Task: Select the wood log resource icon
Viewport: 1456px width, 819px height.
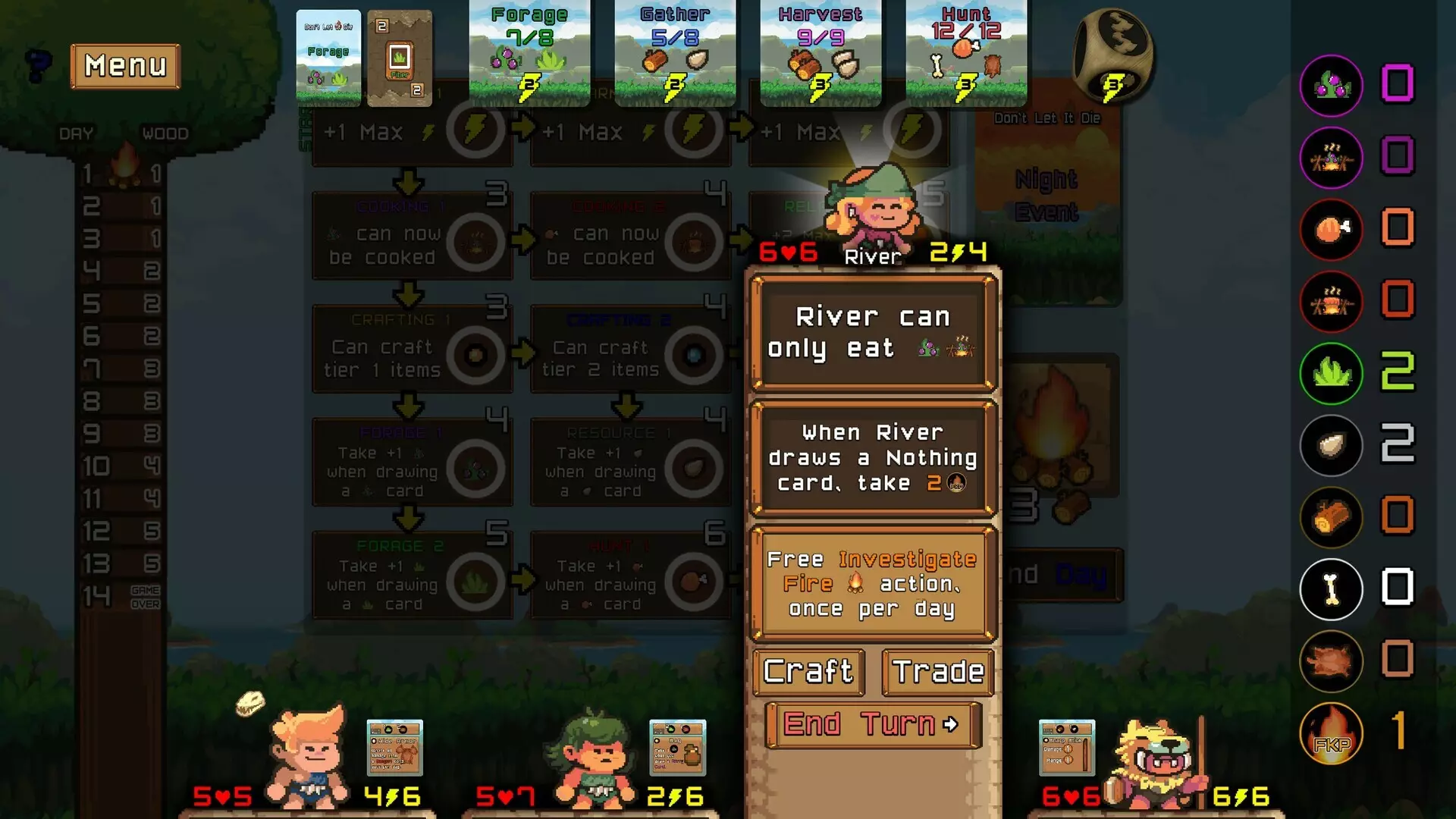Action: tap(1331, 517)
